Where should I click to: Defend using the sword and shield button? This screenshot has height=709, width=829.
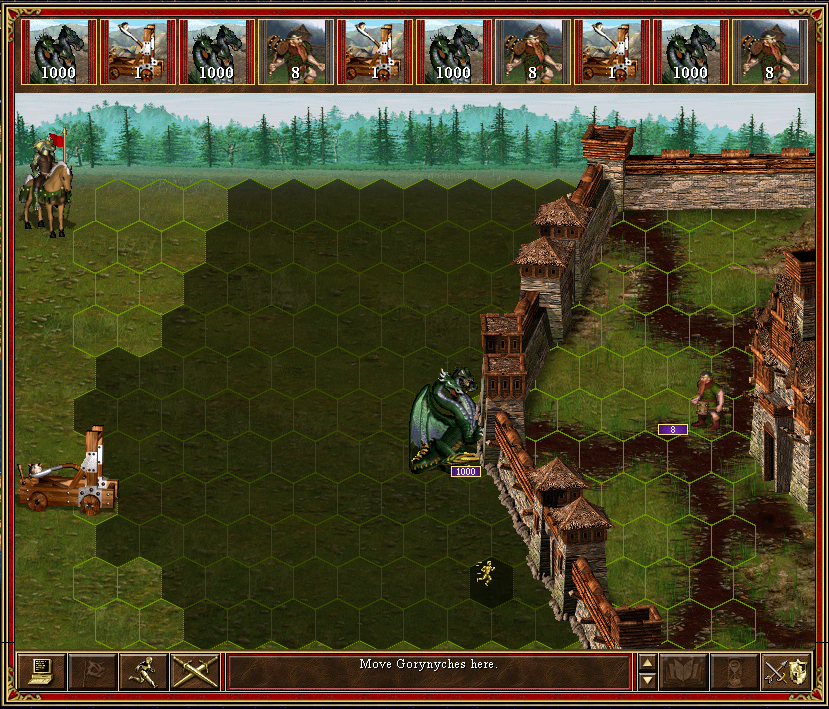(x=786, y=672)
